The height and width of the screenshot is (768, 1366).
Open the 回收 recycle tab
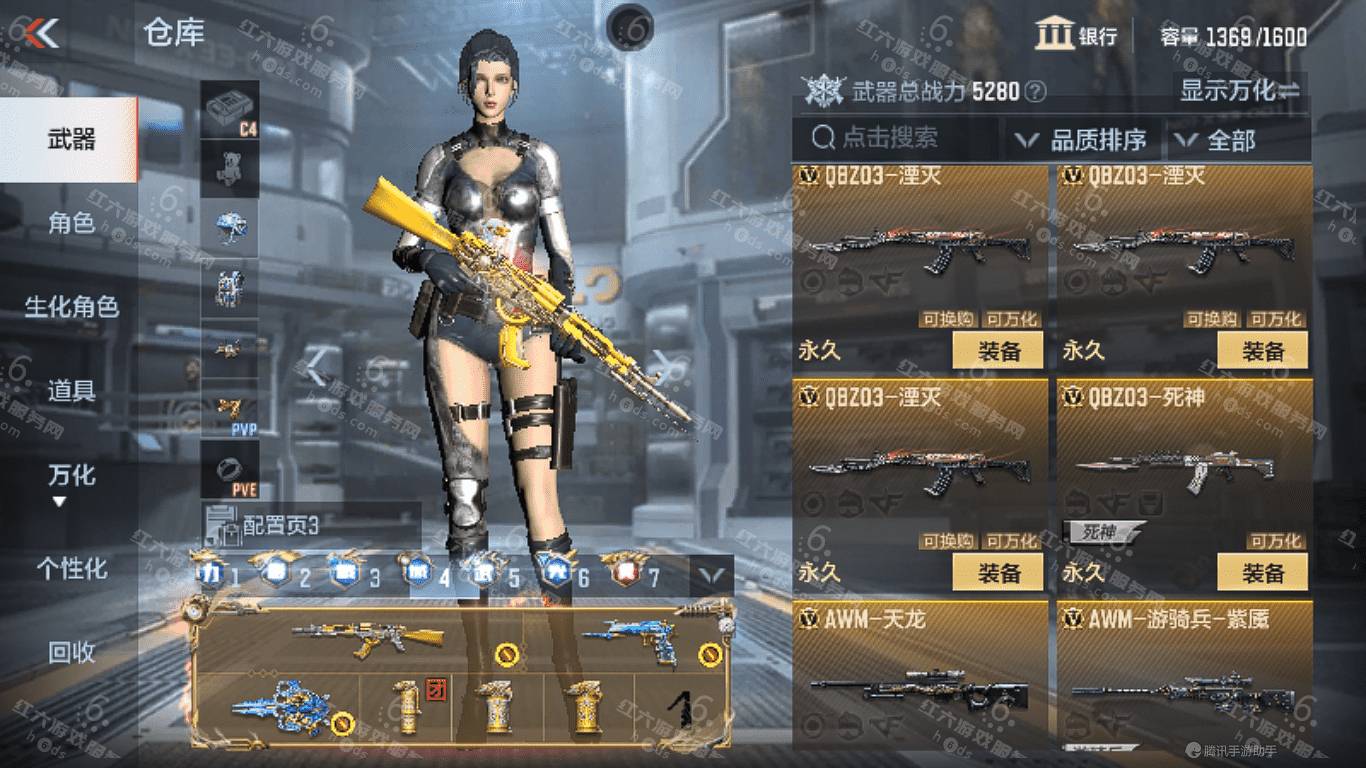coord(70,653)
